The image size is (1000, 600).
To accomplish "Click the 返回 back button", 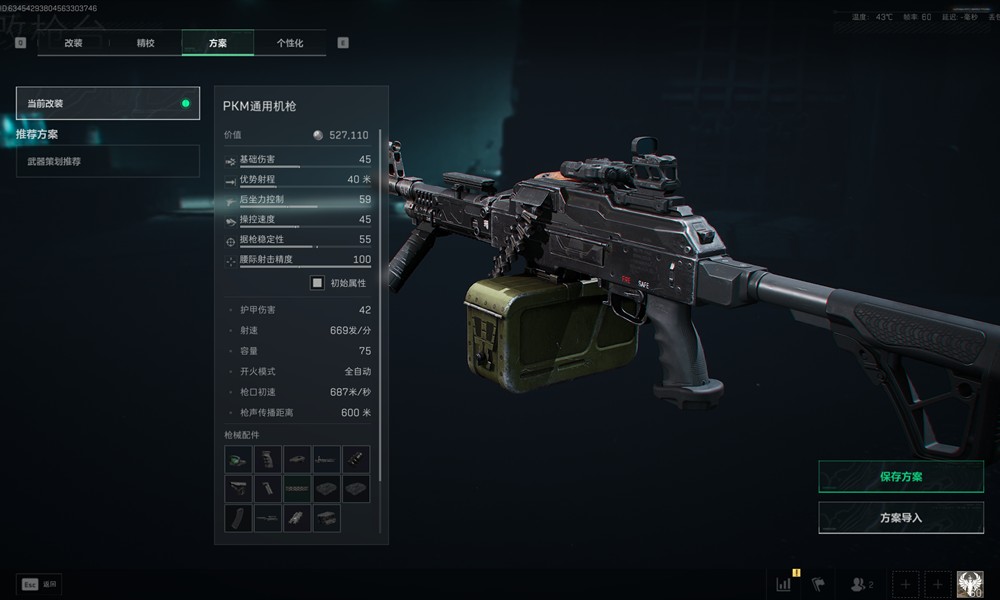I will 40,583.
